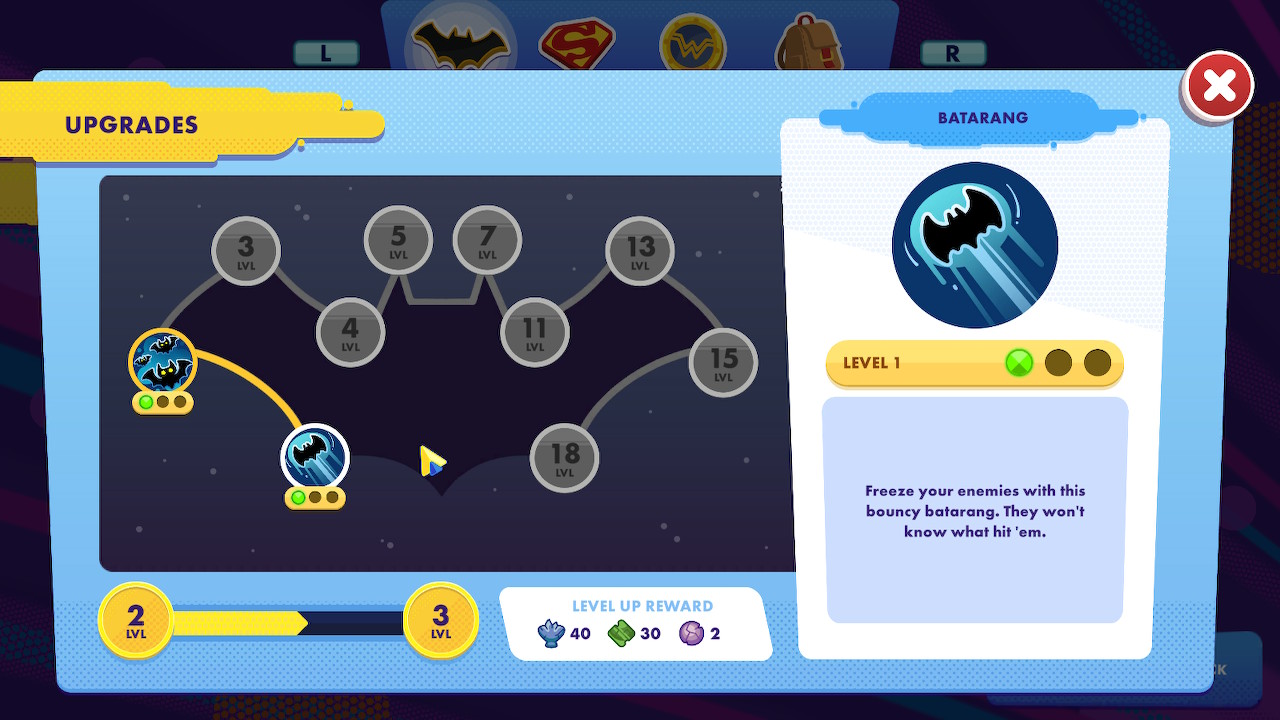The image size is (1280, 720).
Task: Click the UPGRADES title banner
Action: [131, 125]
